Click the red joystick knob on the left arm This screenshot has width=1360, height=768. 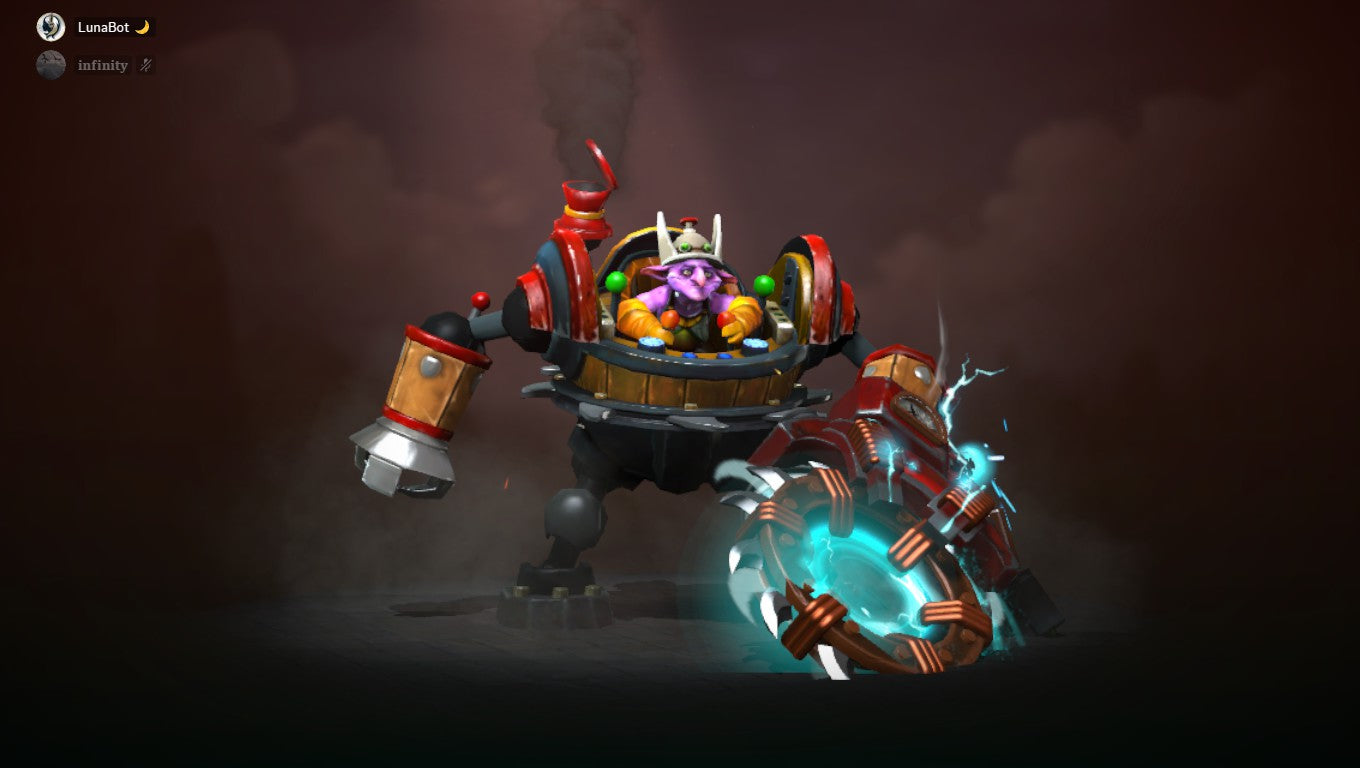(x=478, y=300)
